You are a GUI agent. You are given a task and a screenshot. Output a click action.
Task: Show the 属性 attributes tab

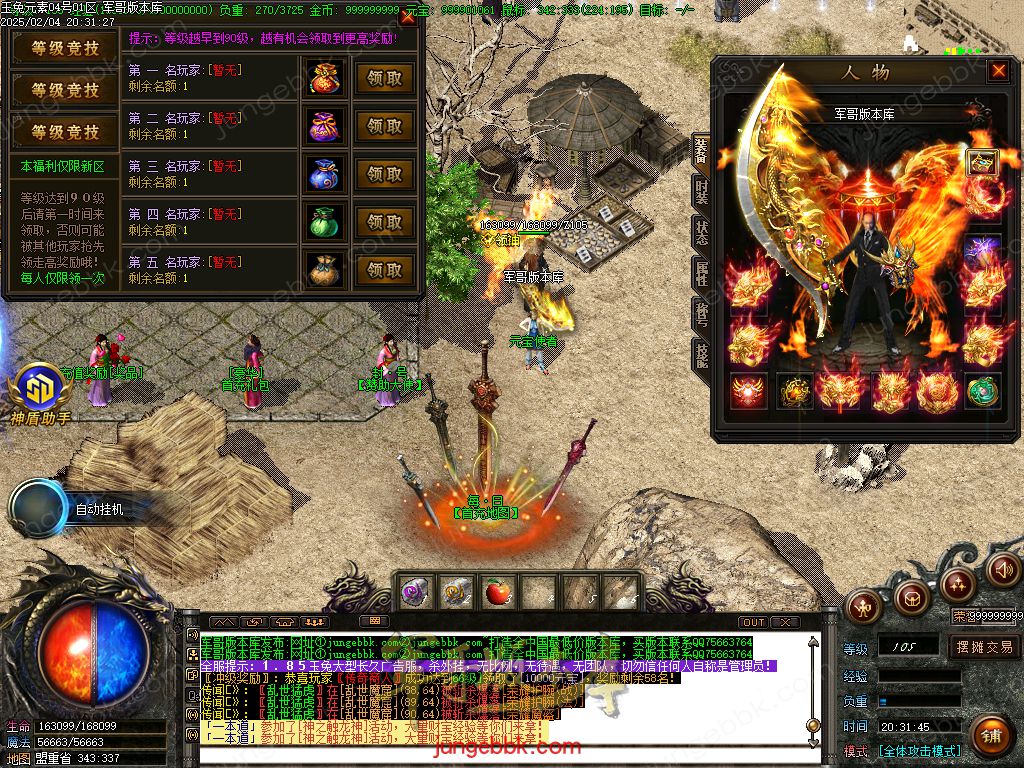[x=701, y=274]
